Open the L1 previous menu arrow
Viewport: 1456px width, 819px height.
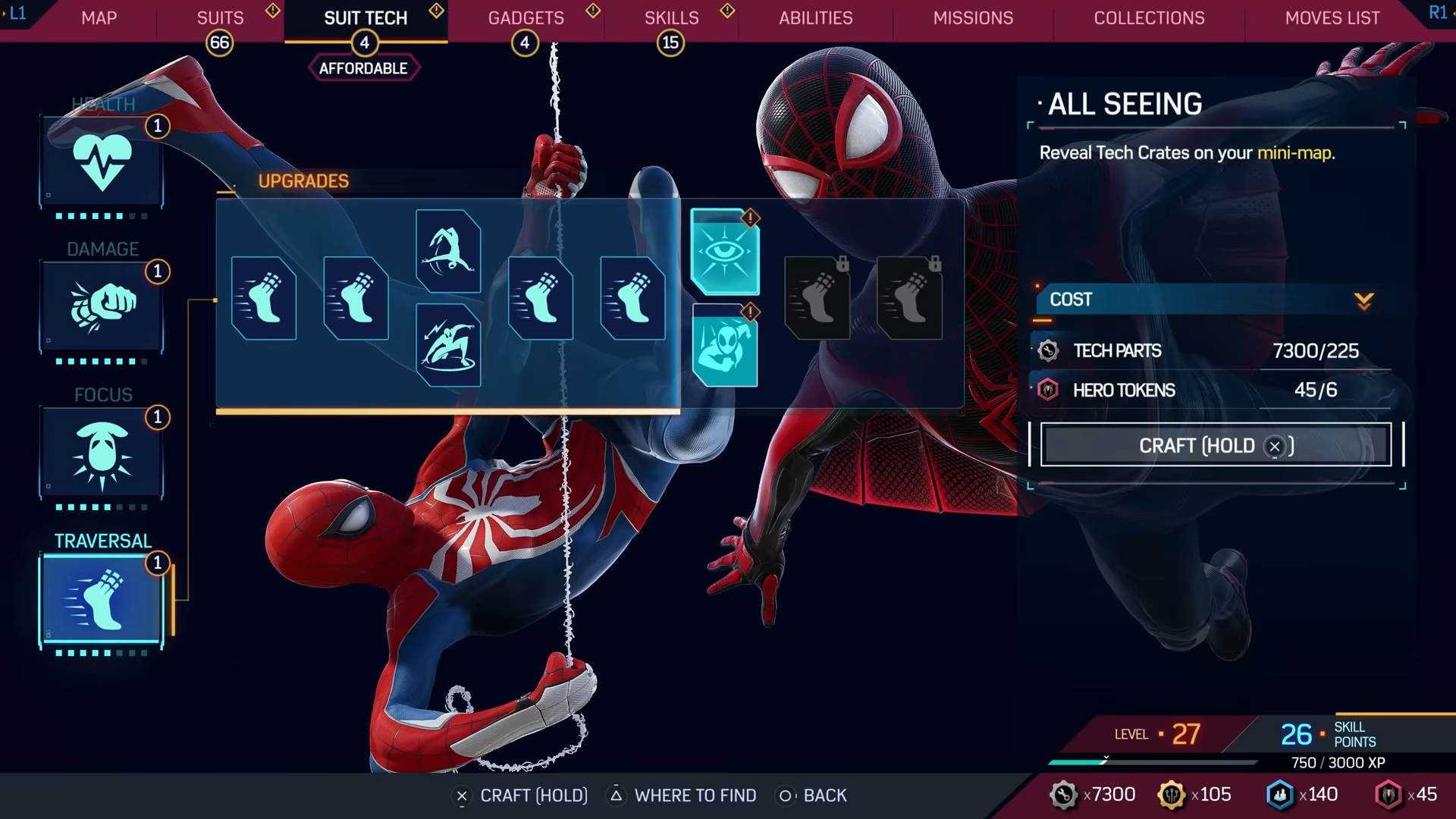[17, 14]
